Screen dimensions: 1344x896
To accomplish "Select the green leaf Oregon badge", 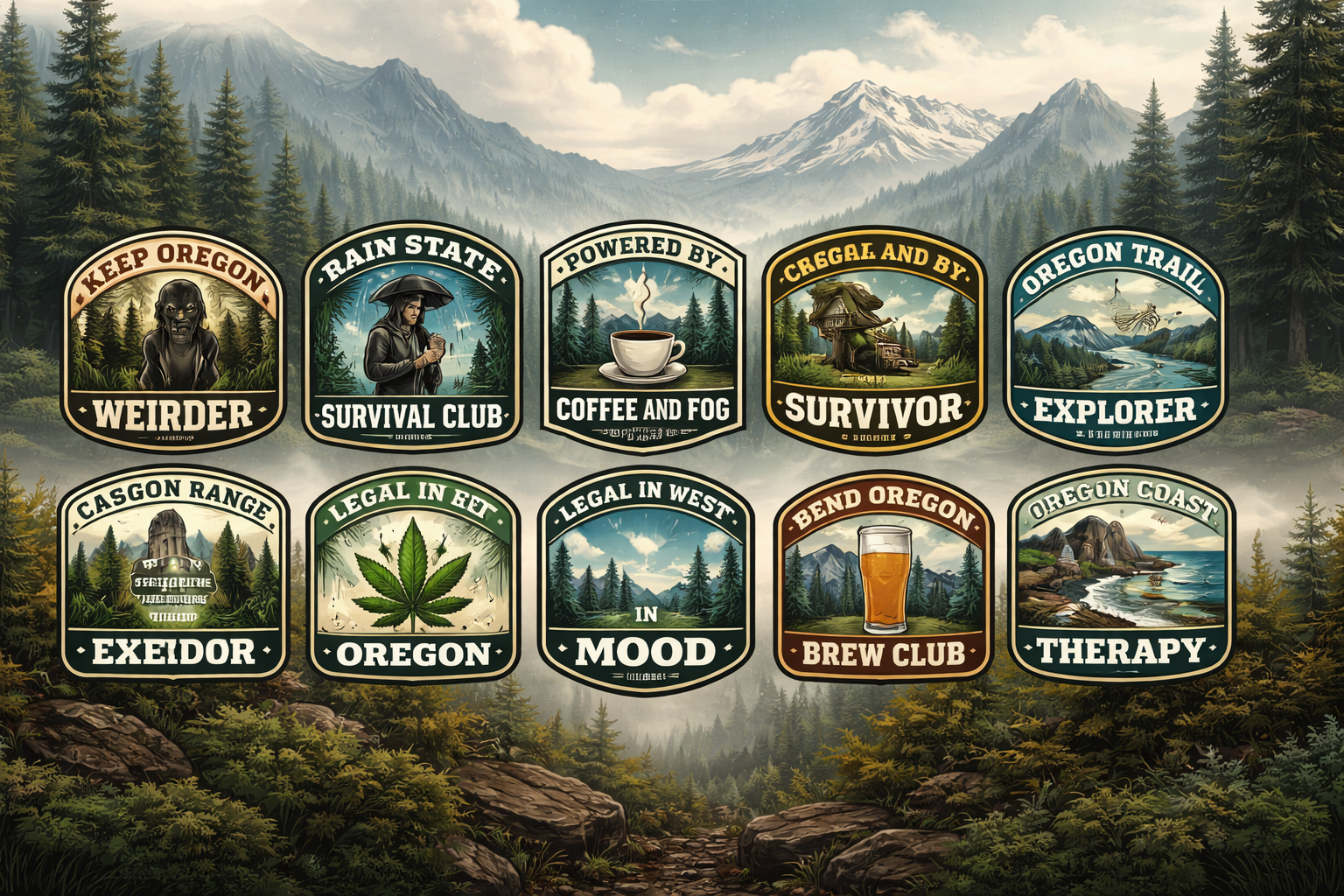I will (413, 577).
